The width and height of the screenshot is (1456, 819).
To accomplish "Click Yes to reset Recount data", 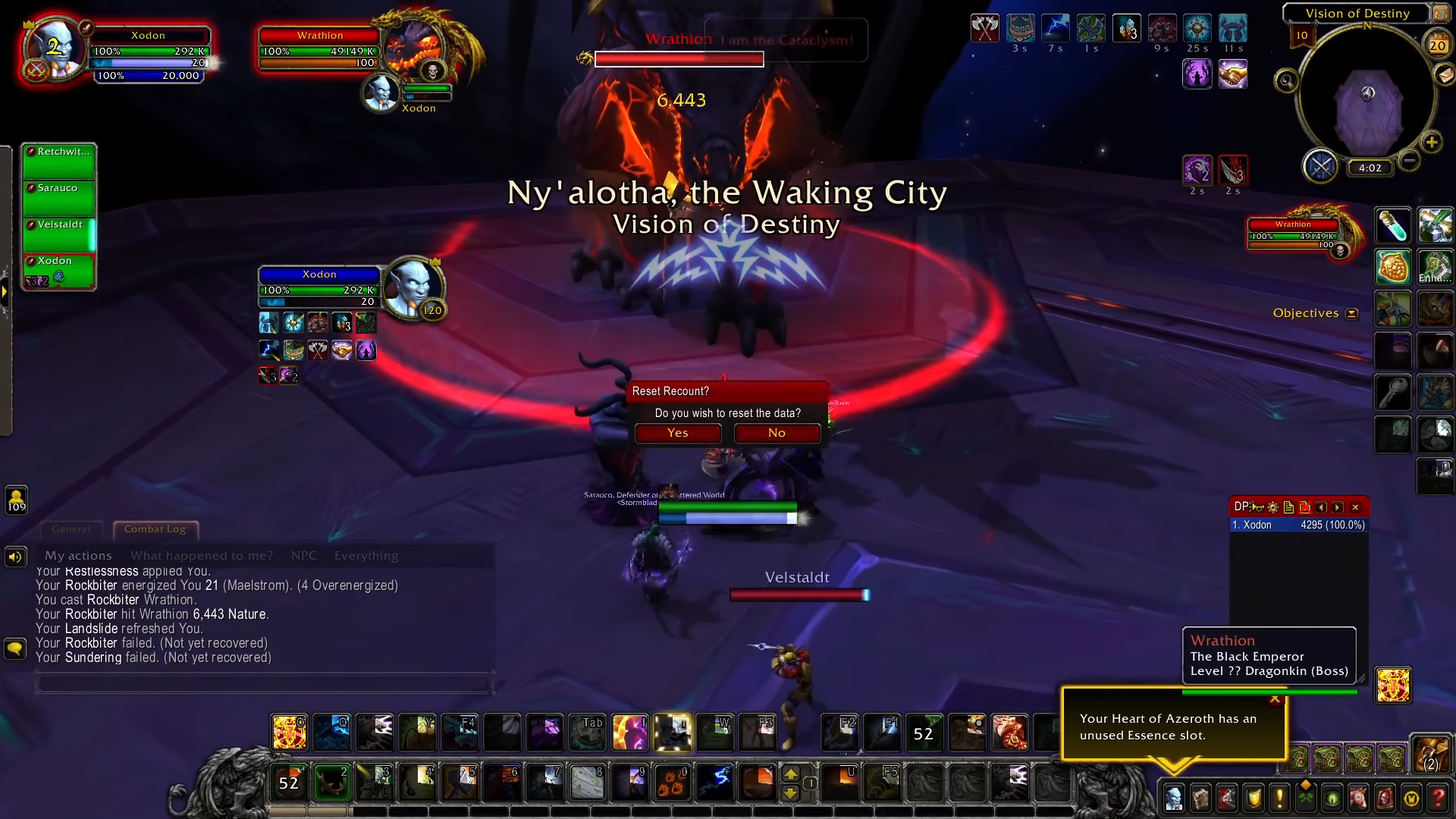I will pos(677,433).
